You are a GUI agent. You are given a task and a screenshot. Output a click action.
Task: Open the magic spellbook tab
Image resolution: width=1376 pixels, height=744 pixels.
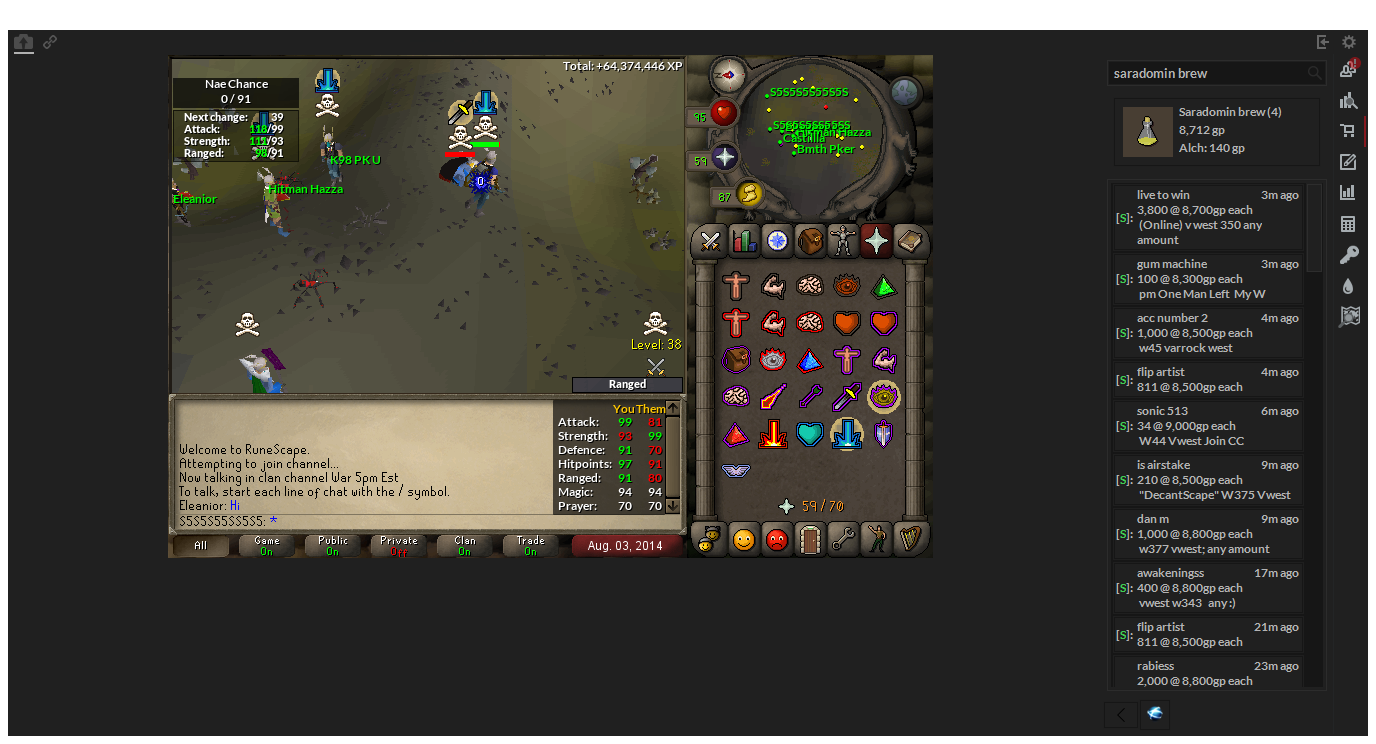pyautogui.click(x=910, y=241)
